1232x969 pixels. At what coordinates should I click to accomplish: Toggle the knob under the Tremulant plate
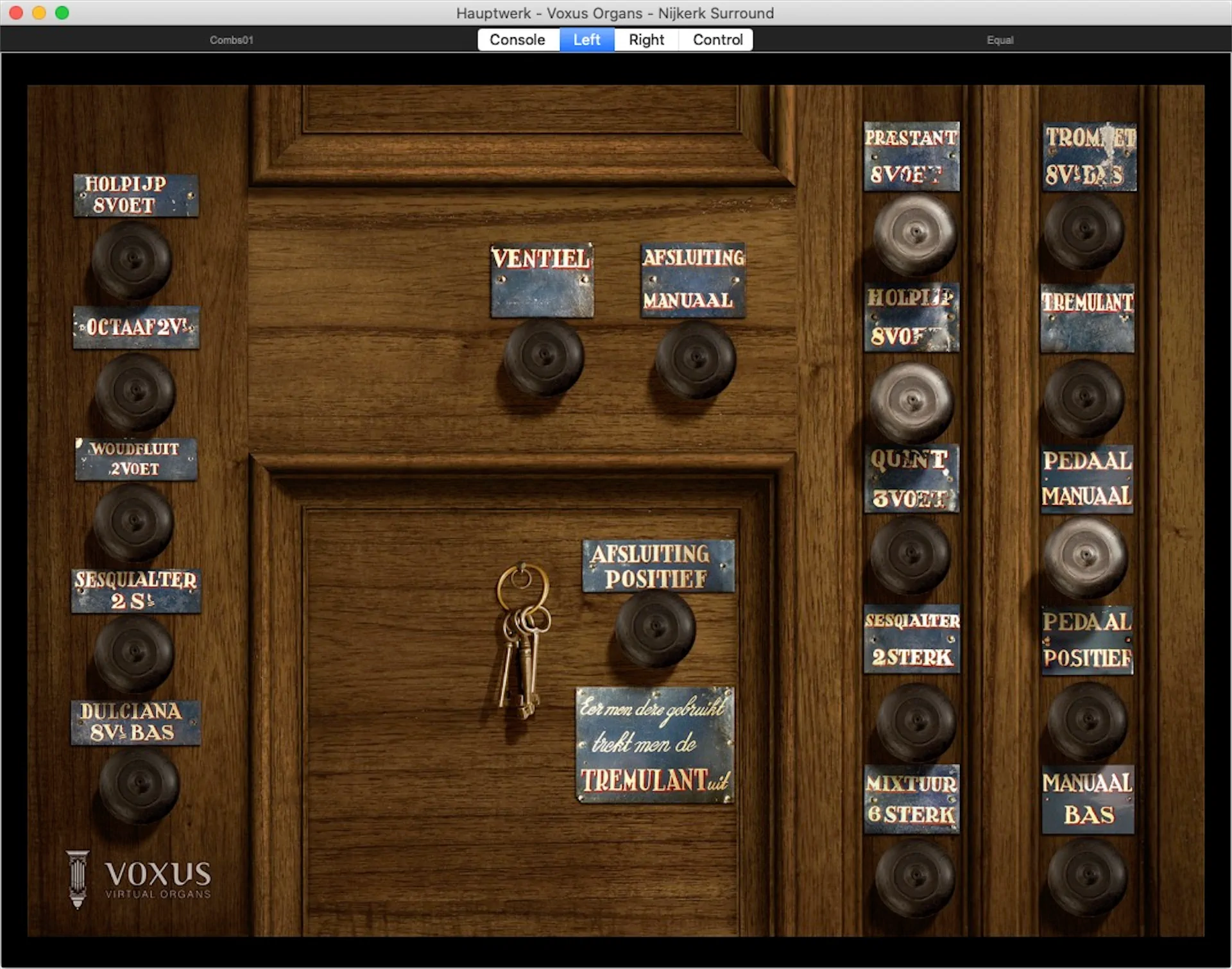(1084, 398)
